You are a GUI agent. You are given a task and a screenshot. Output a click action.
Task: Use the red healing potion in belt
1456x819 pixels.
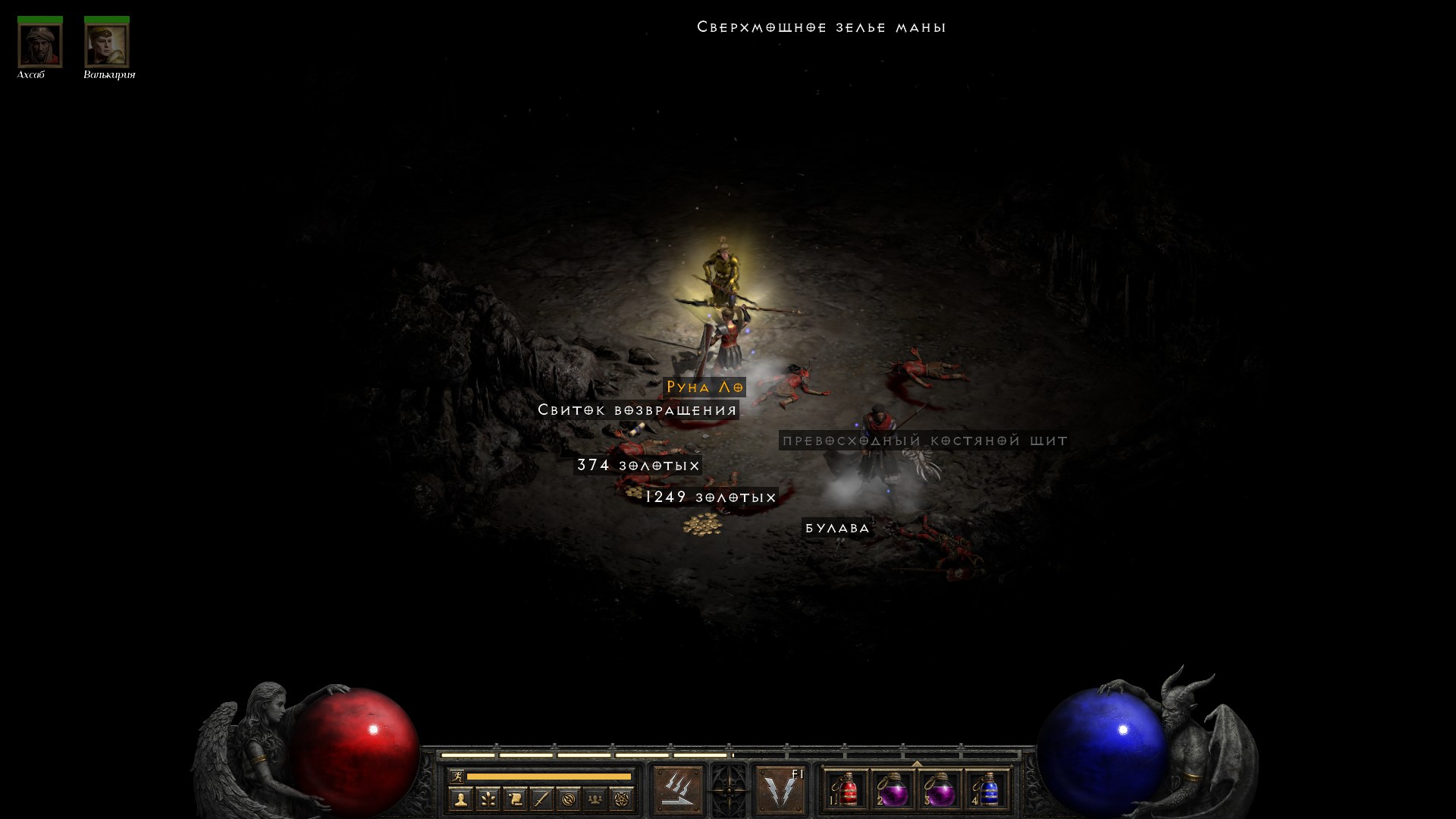pyautogui.click(x=846, y=790)
